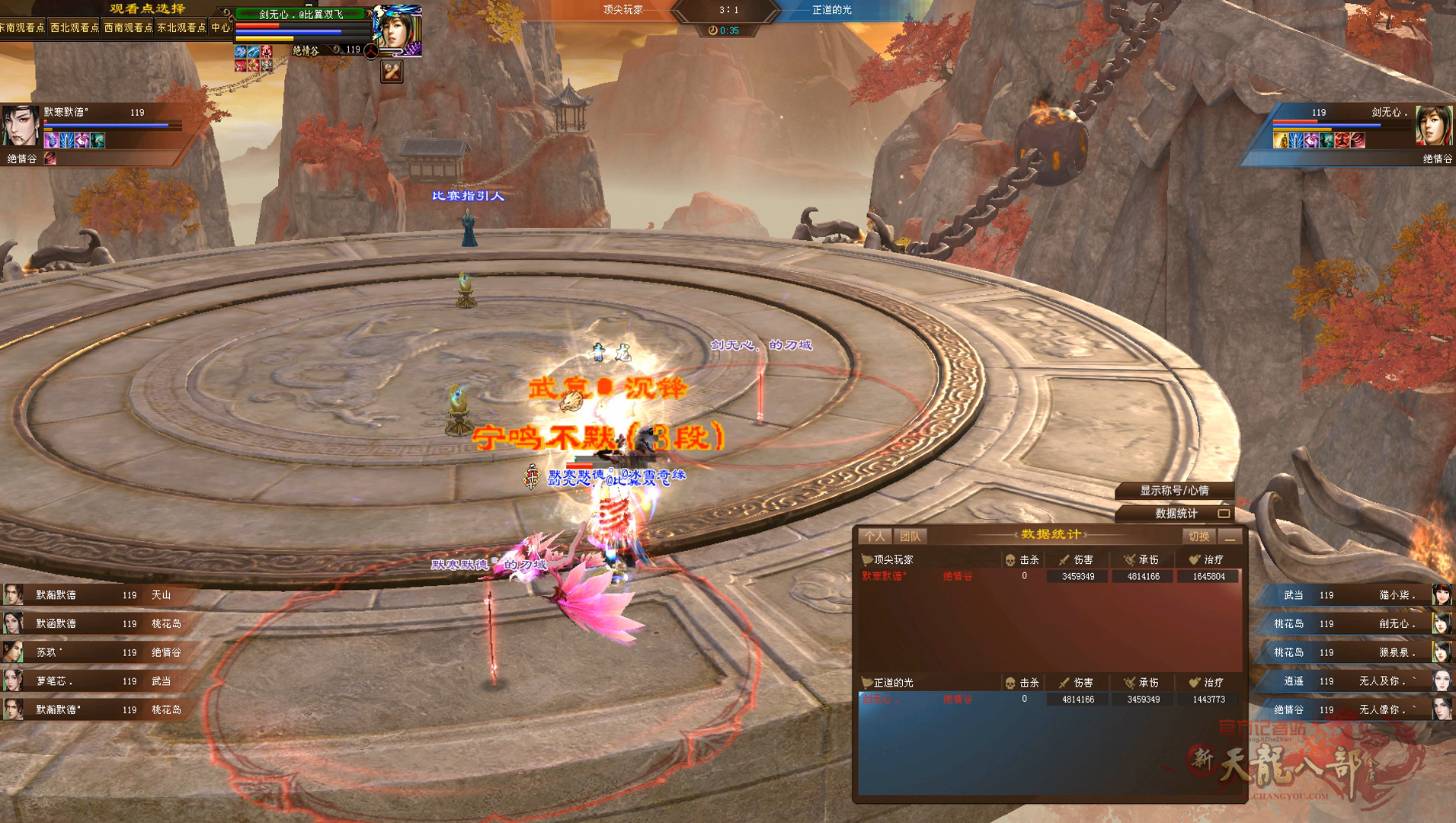Click the crossed-arms icon below the target portrait
Image resolution: width=1456 pixels, height=823 pixels.
[x=392, y=72]
